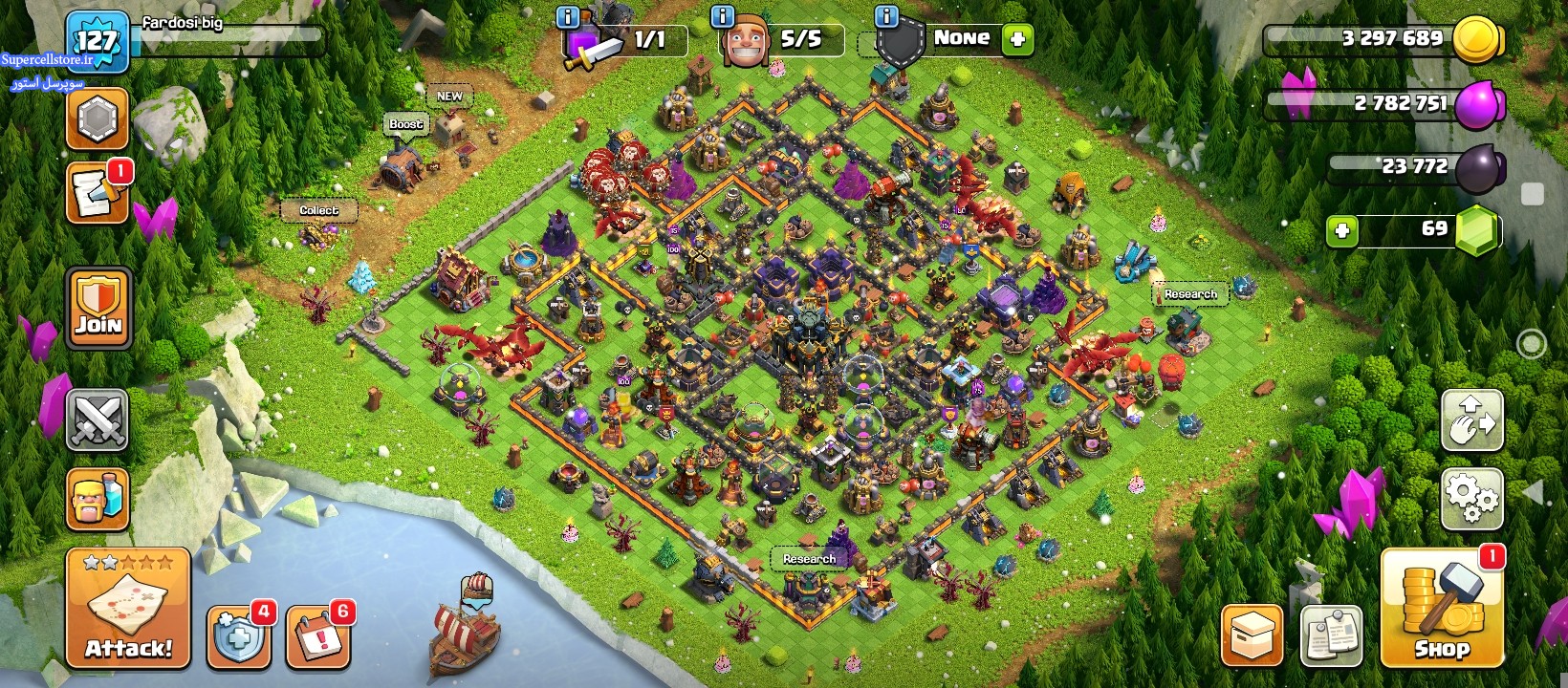Collect resources from the Collect bubble
Viewport: 1568px width, 688px height.
point(318,210)
